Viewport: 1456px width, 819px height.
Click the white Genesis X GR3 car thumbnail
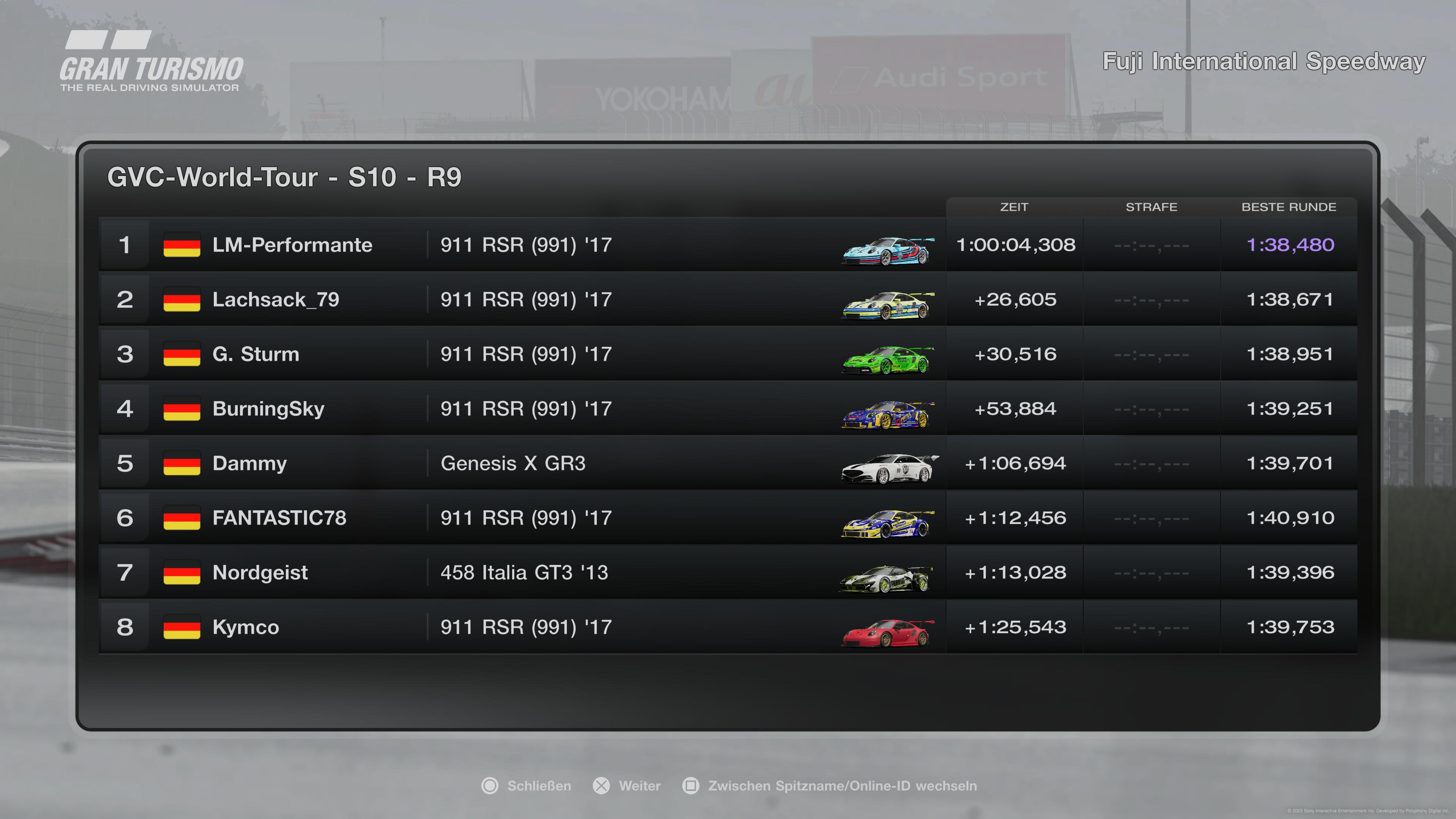click(x=888, y=468)
